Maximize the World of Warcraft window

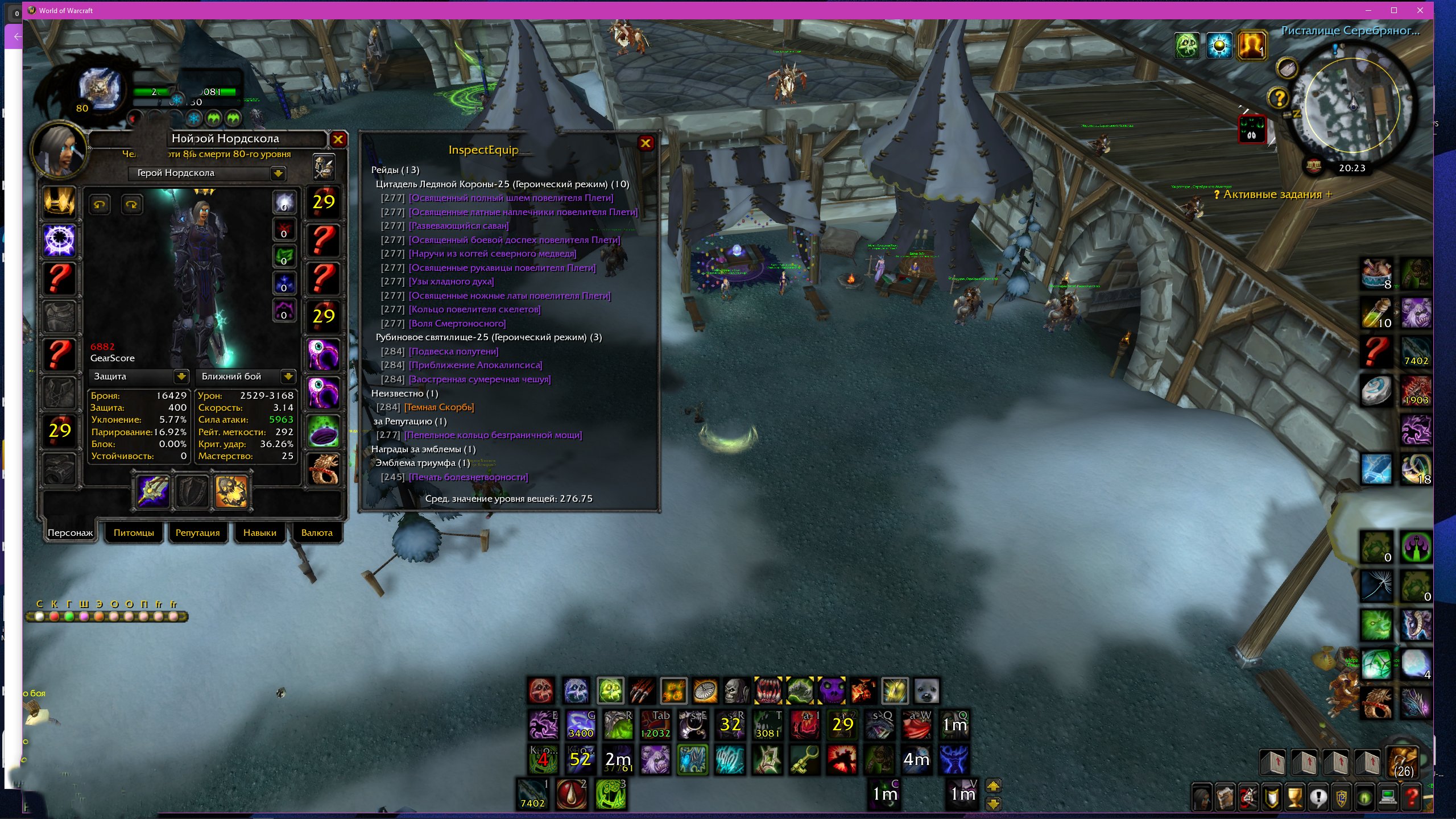click(x=1394, y=10)
